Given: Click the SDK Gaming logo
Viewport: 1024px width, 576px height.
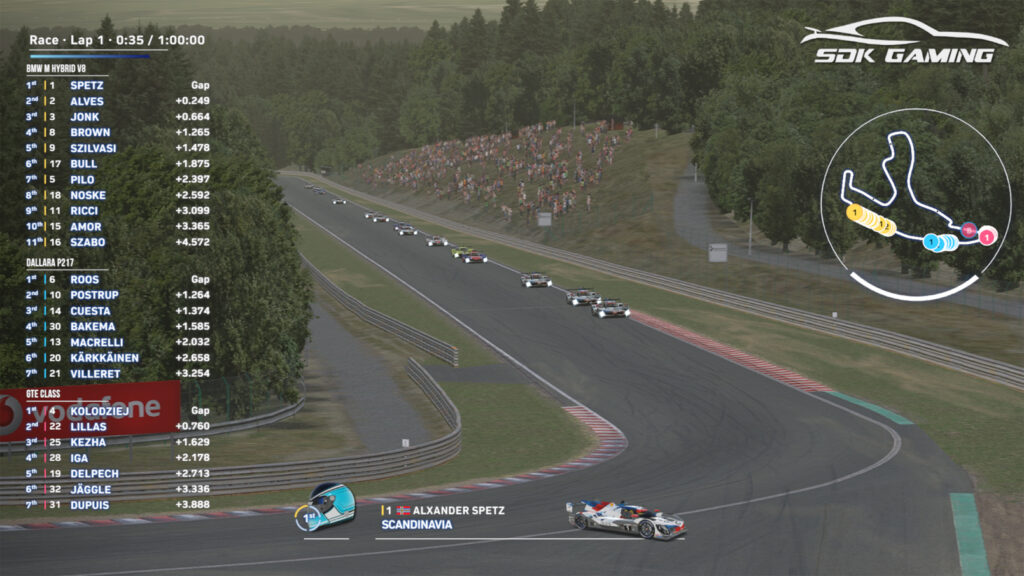Looking at the screenshot, I should [x=903, y=42].
